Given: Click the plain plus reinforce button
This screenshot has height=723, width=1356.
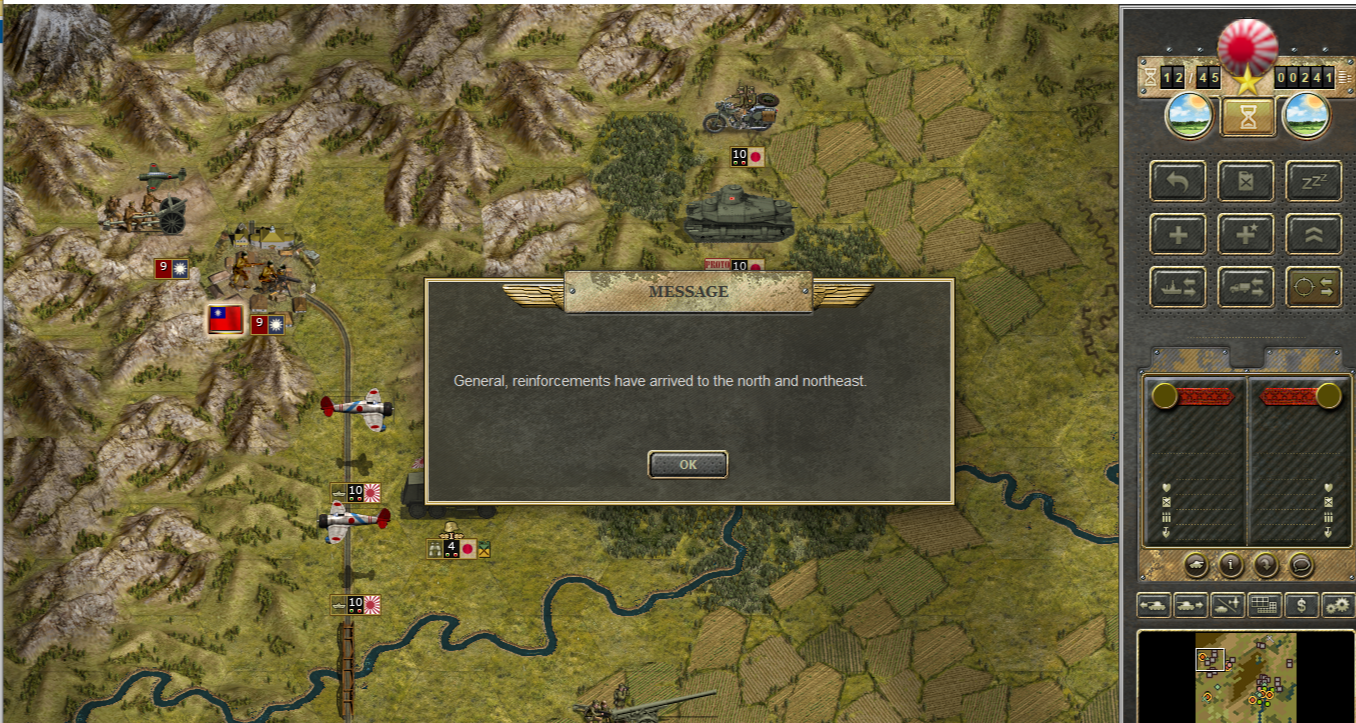Looking at the screenshot, I should point(1178,234).
